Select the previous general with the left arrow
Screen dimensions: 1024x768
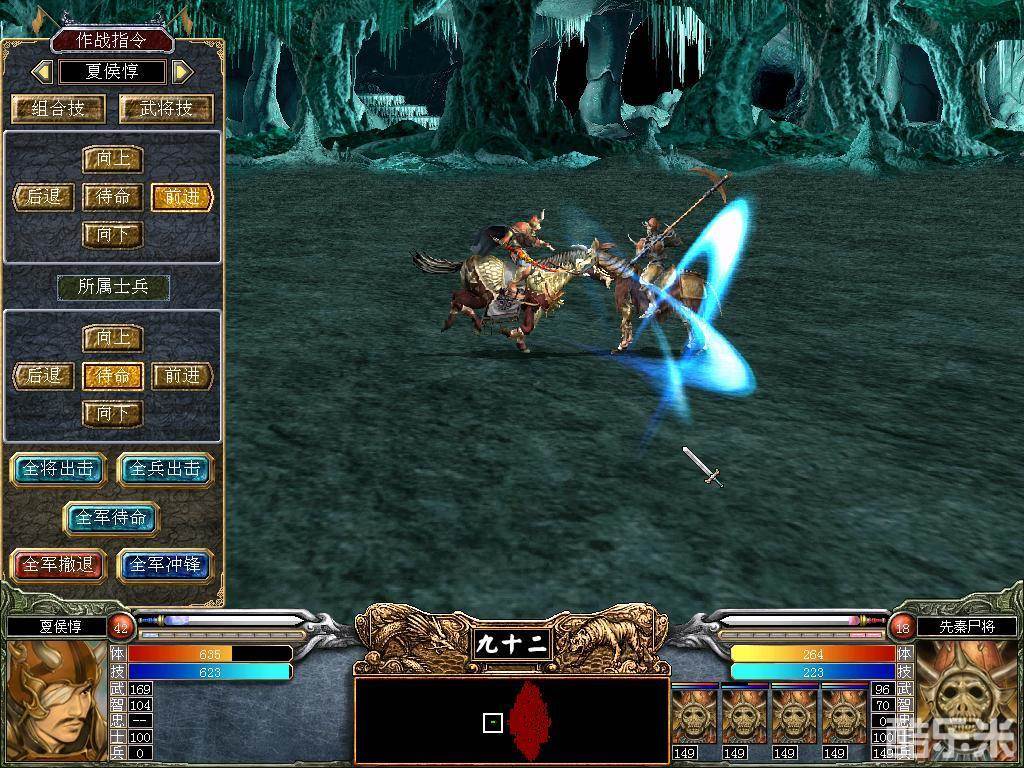tap(42, 72)
